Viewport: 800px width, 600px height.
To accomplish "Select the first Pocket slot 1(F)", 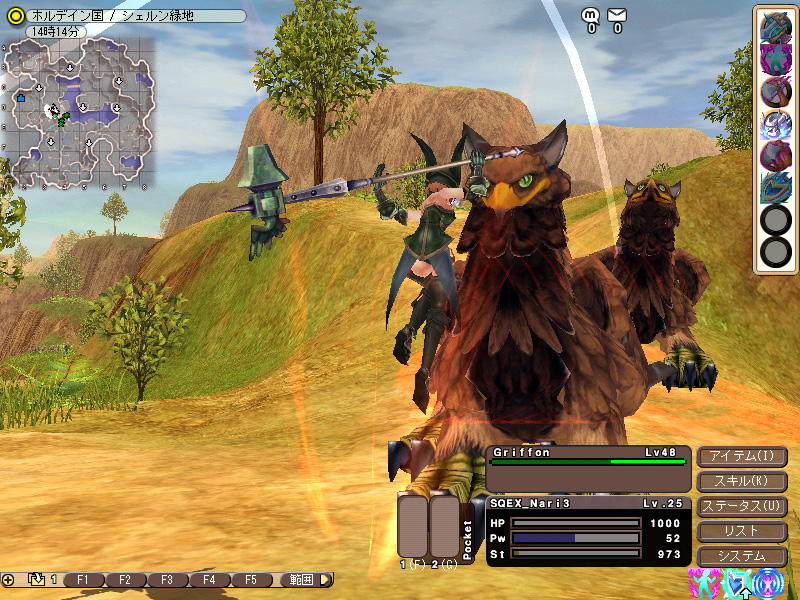I will (x=413, y=526).
